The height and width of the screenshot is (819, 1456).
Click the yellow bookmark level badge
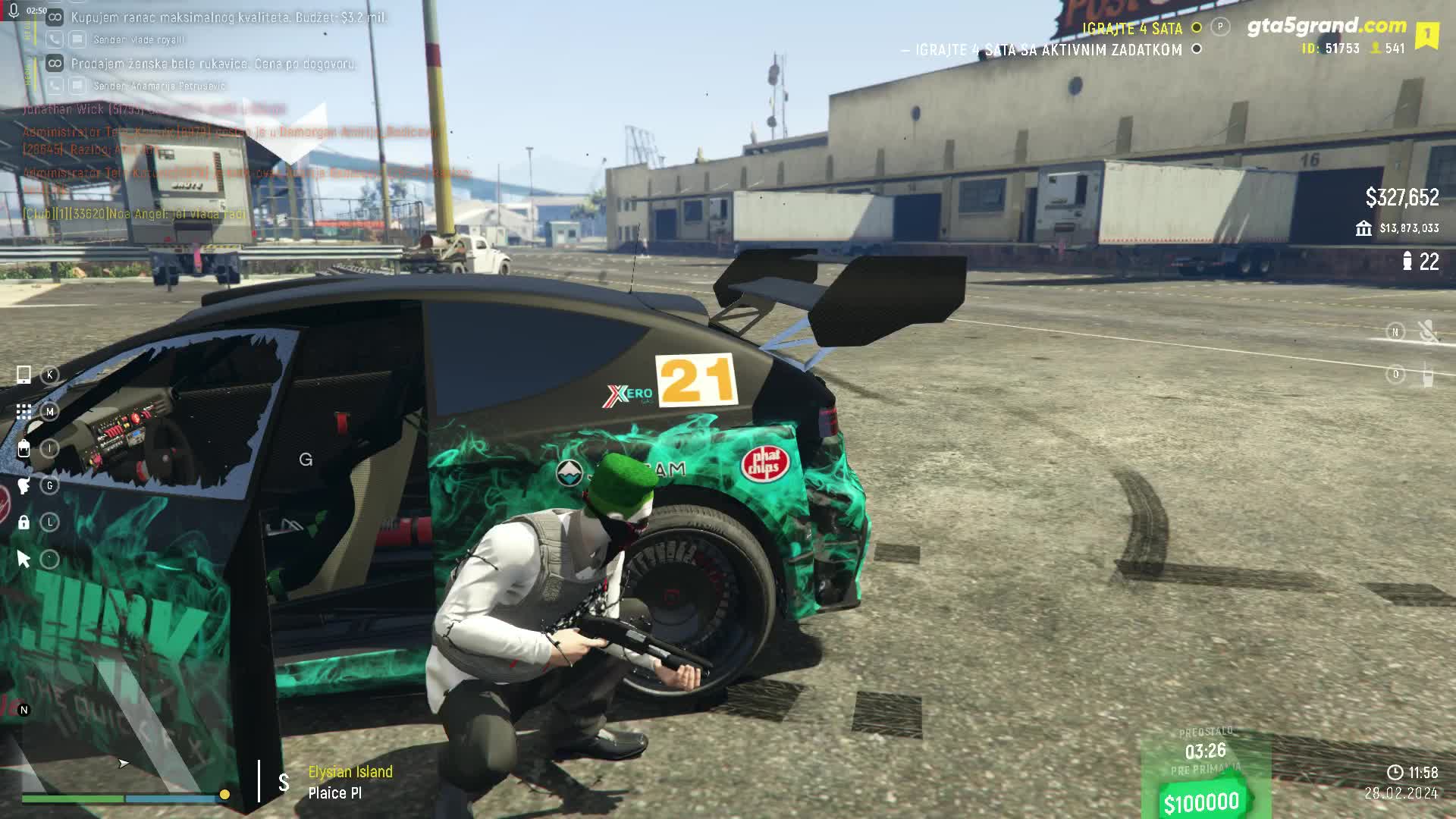coord(1426,35)
